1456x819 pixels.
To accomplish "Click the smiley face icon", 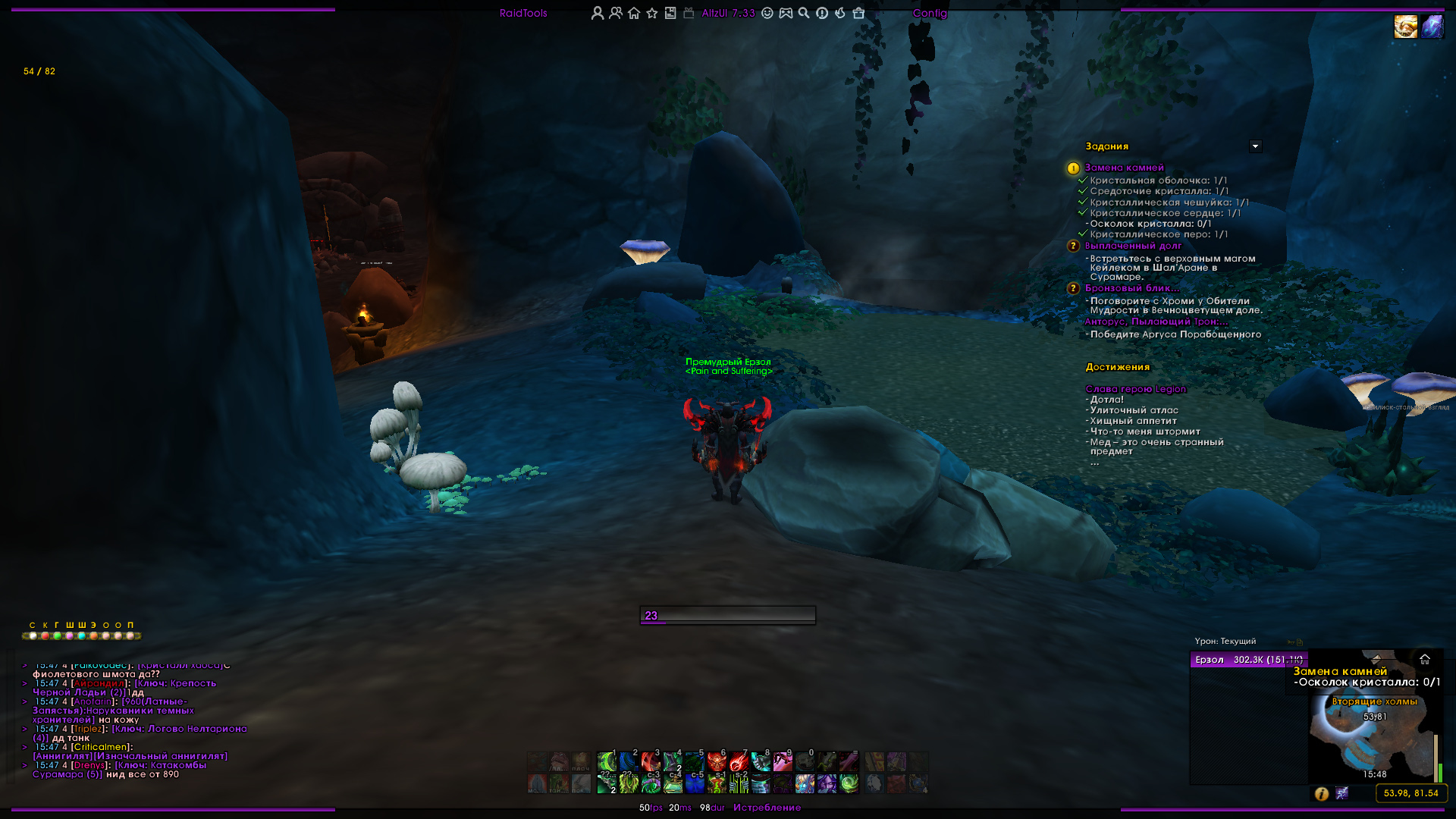I will pos(767,13).
